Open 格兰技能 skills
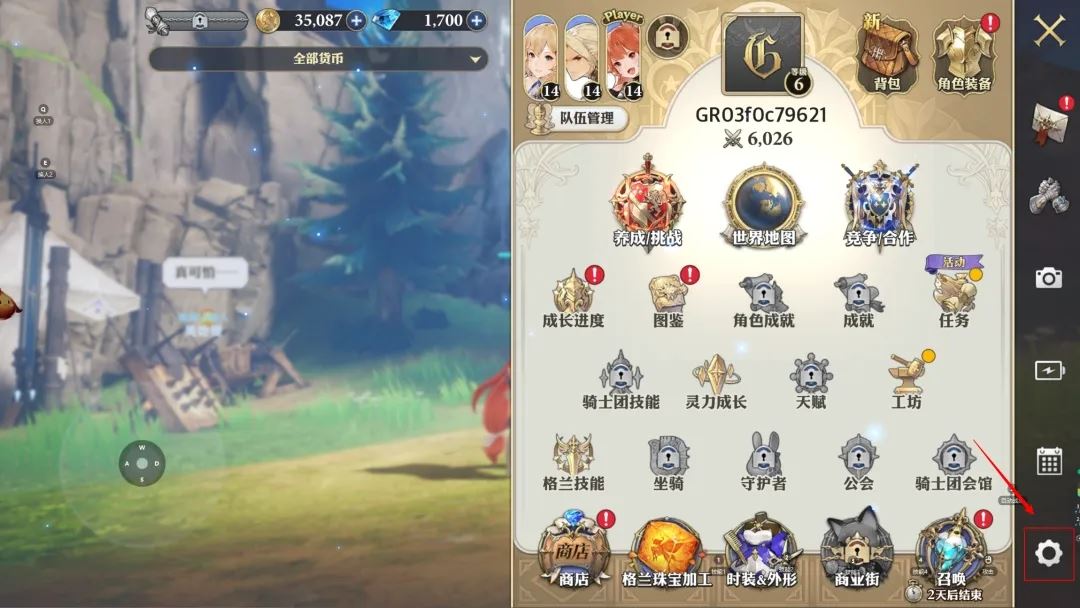 click(574, 464)
